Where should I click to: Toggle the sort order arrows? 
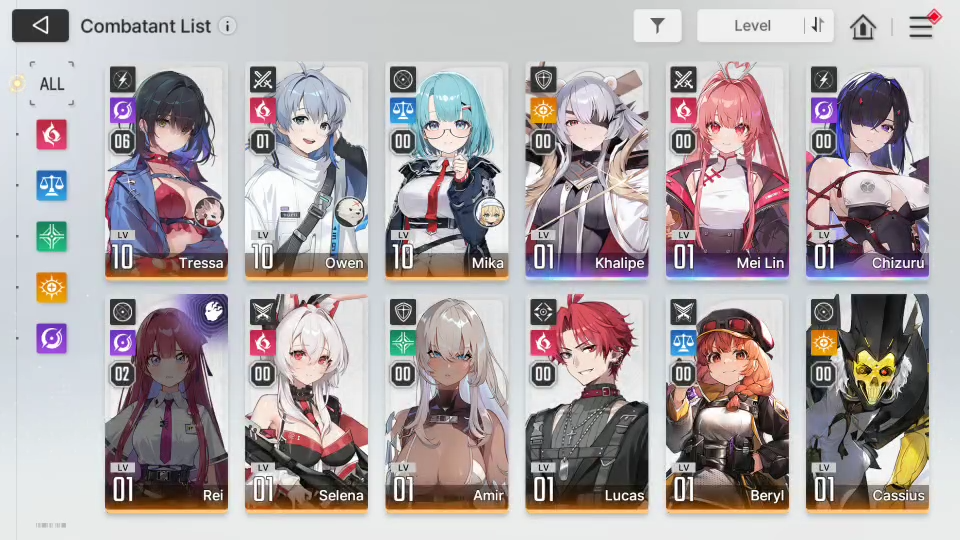819,26
